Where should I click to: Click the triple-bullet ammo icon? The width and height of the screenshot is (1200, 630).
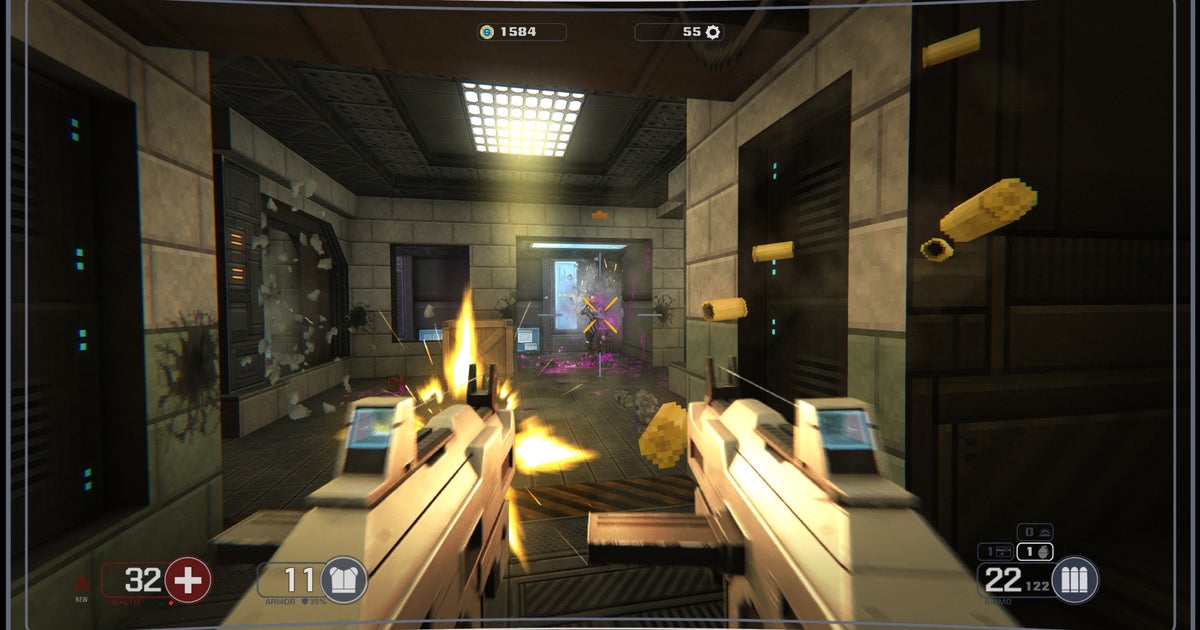[x=1075, y=581]
